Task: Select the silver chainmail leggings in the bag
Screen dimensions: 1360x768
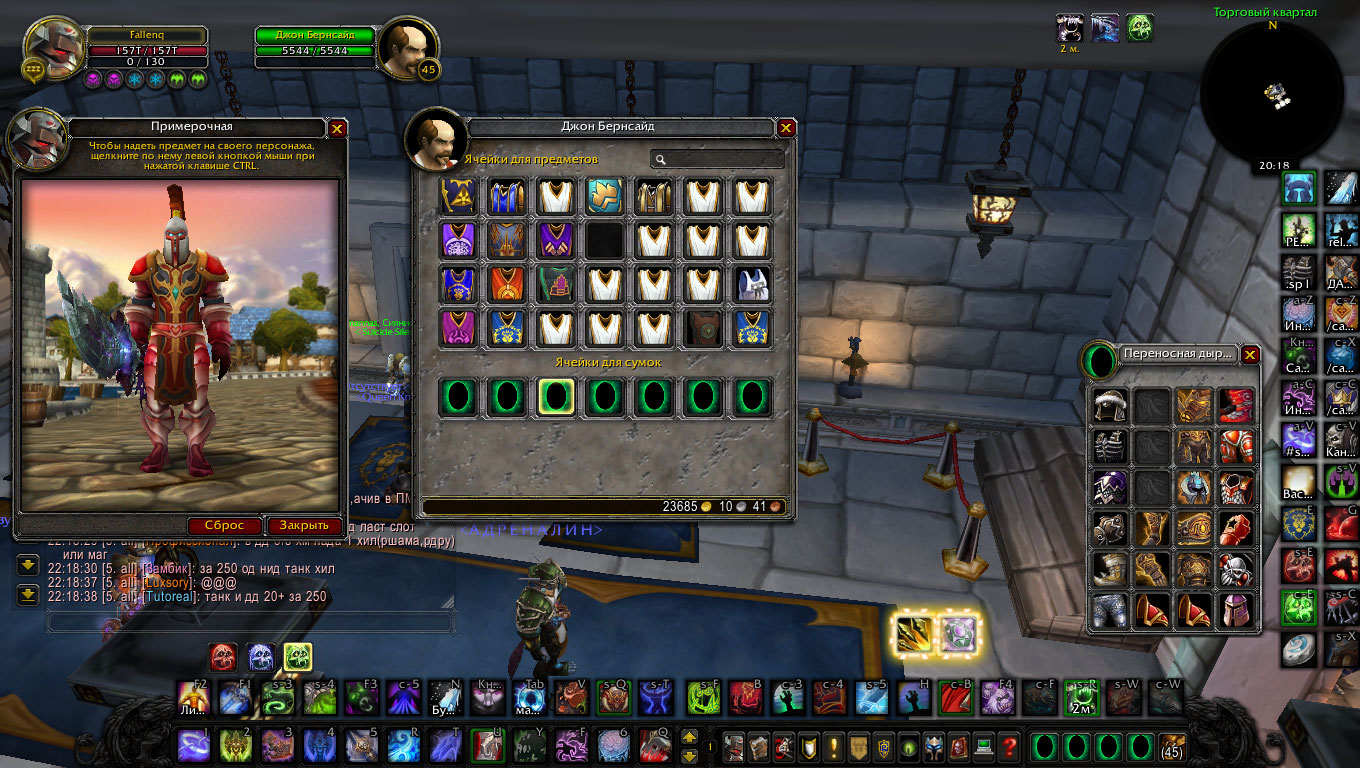Action: (x=1110, y=609)
